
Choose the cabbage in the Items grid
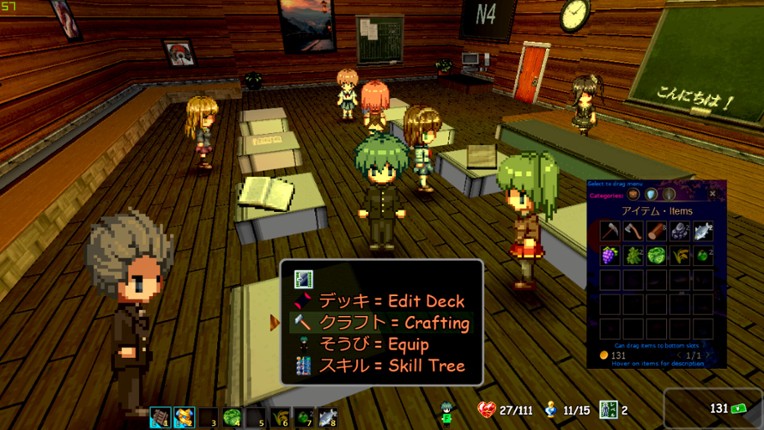(656, 256)
